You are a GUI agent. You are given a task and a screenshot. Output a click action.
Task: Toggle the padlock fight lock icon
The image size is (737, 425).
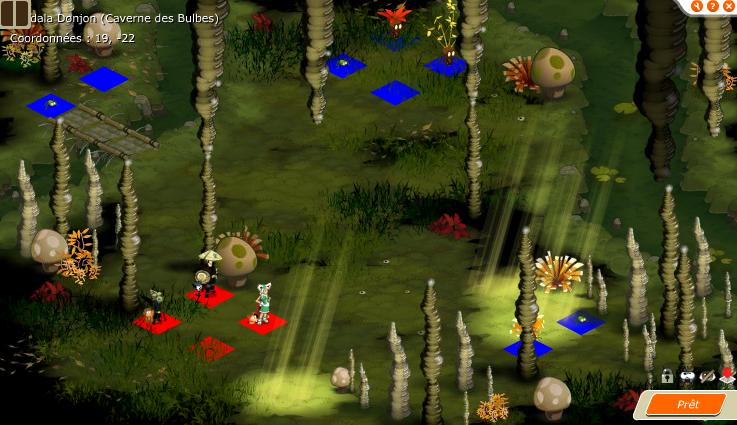point(667,377)
